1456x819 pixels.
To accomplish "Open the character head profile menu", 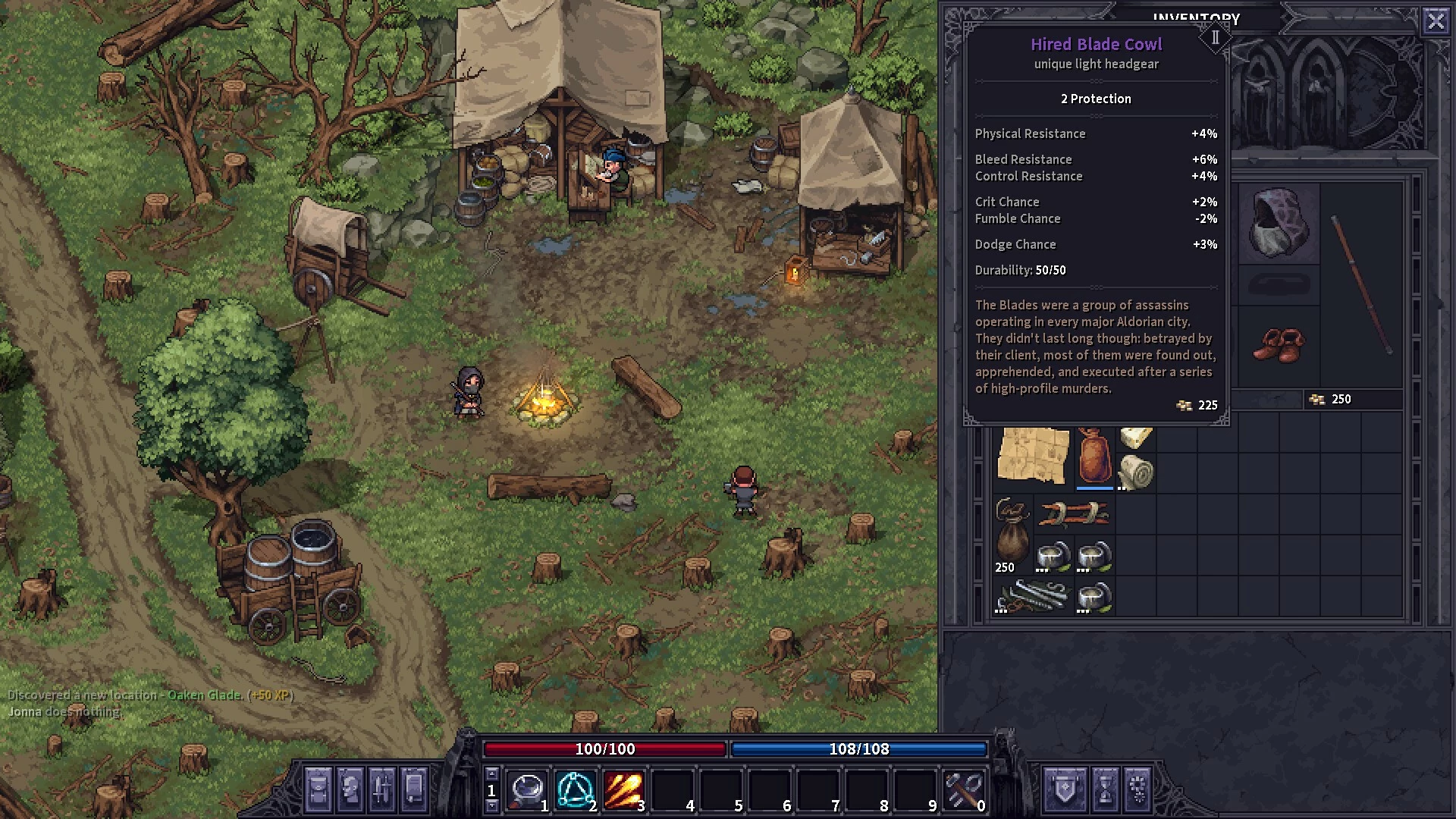I will point(350,789).
